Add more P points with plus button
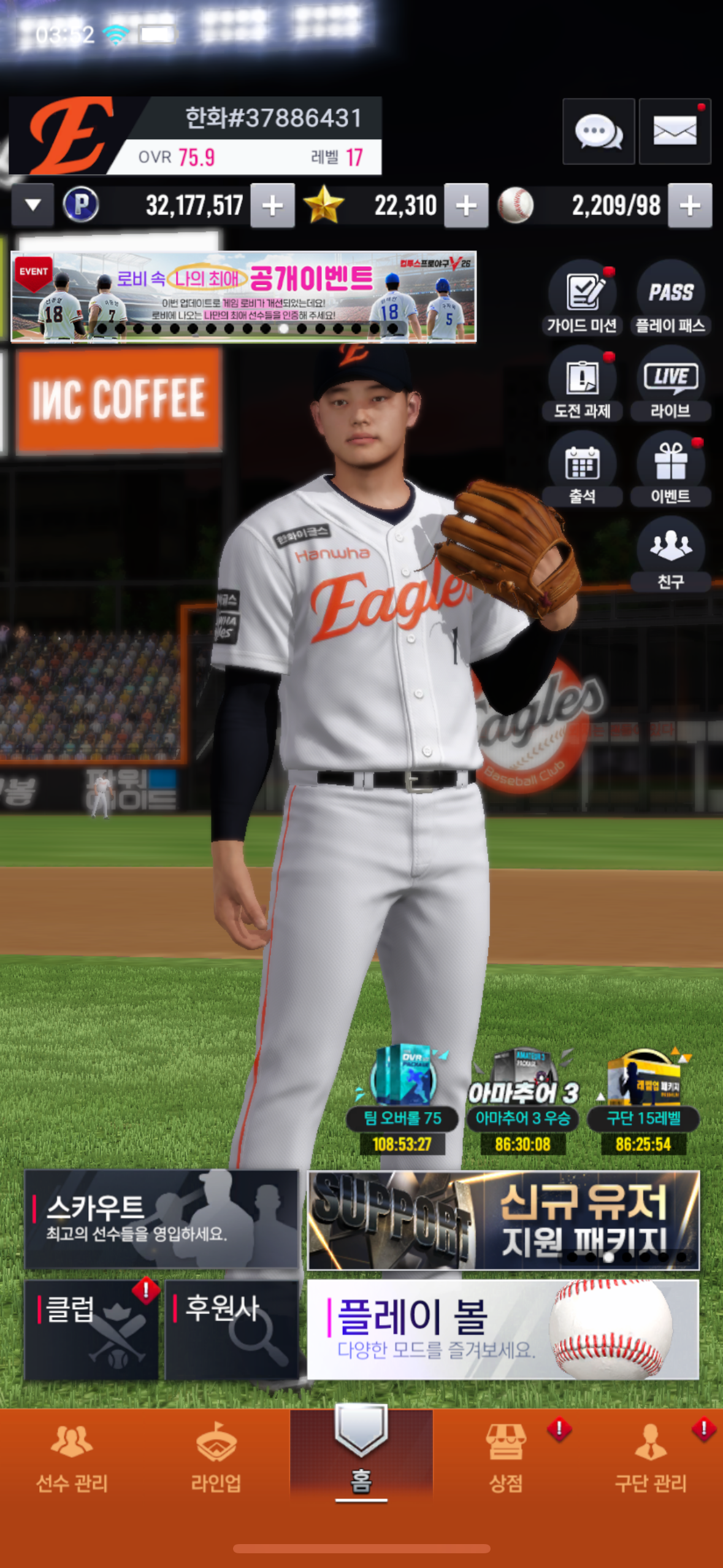The width and height of the screenshot is (723, 1568). [x=273, y=206]
